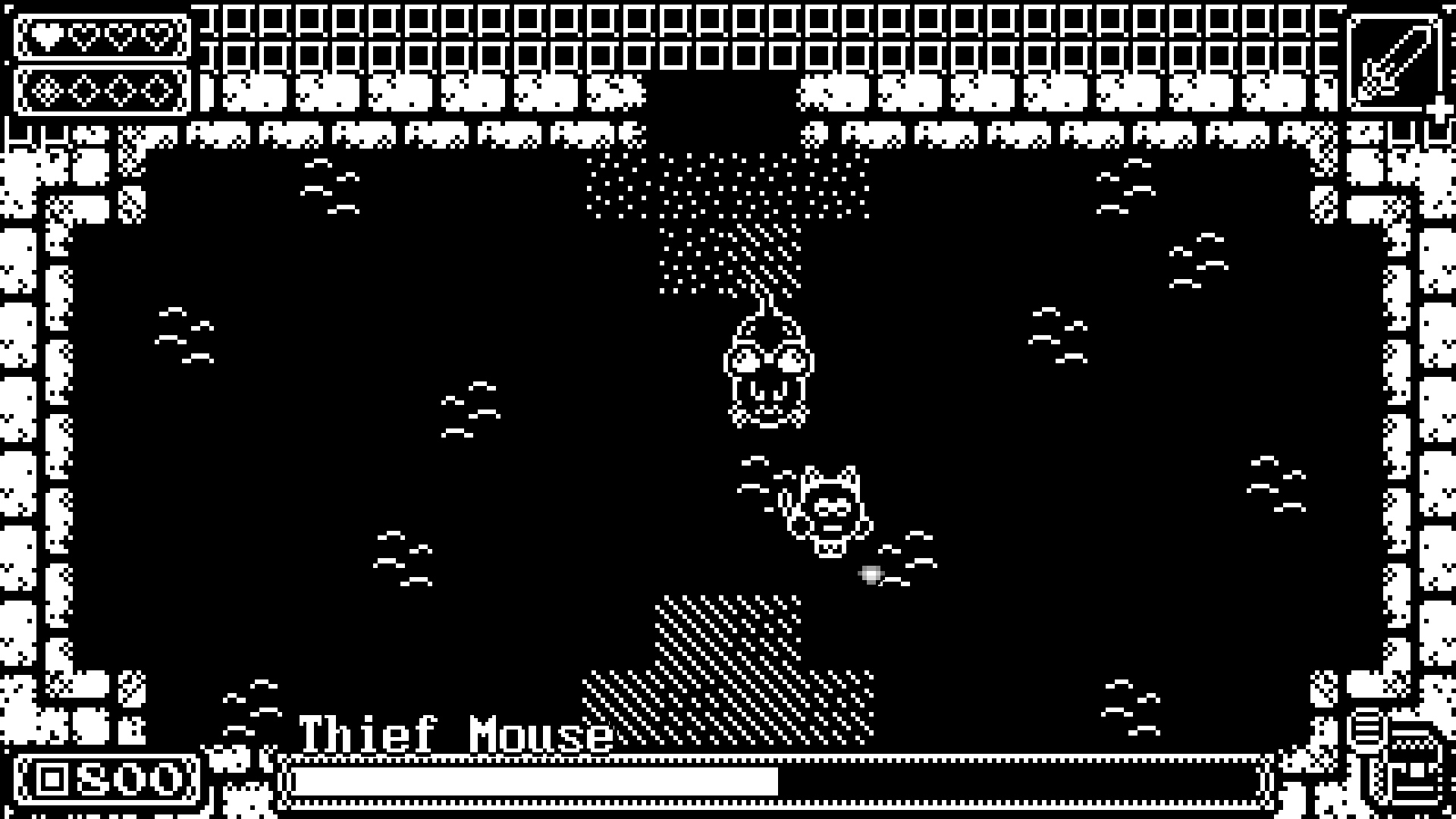Viewport: 1456px width, 819px height.
Task: Expand the sword equipment box
Action: point(1396,61)
